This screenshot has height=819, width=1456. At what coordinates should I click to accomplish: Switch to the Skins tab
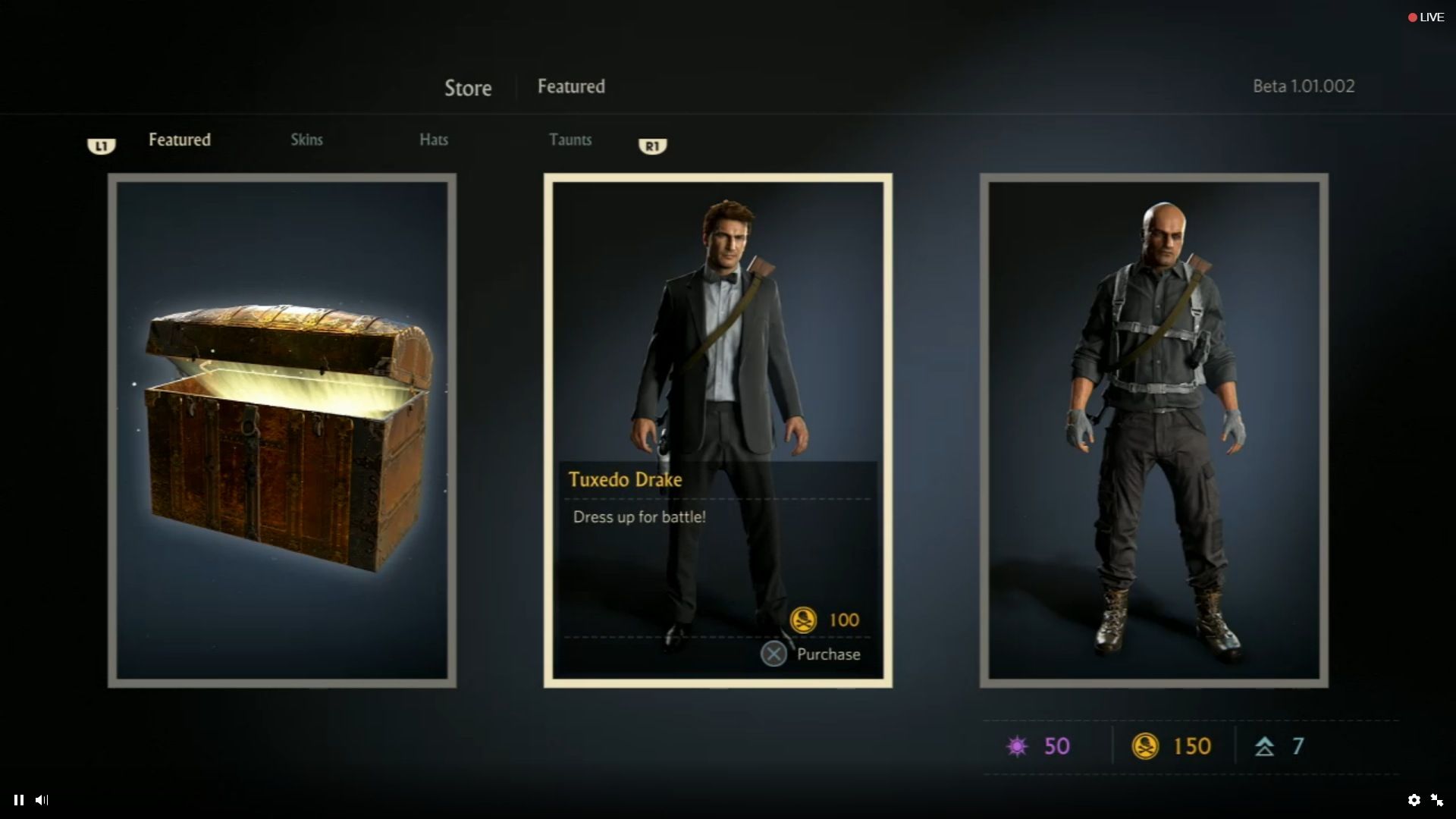pos(306,140)
